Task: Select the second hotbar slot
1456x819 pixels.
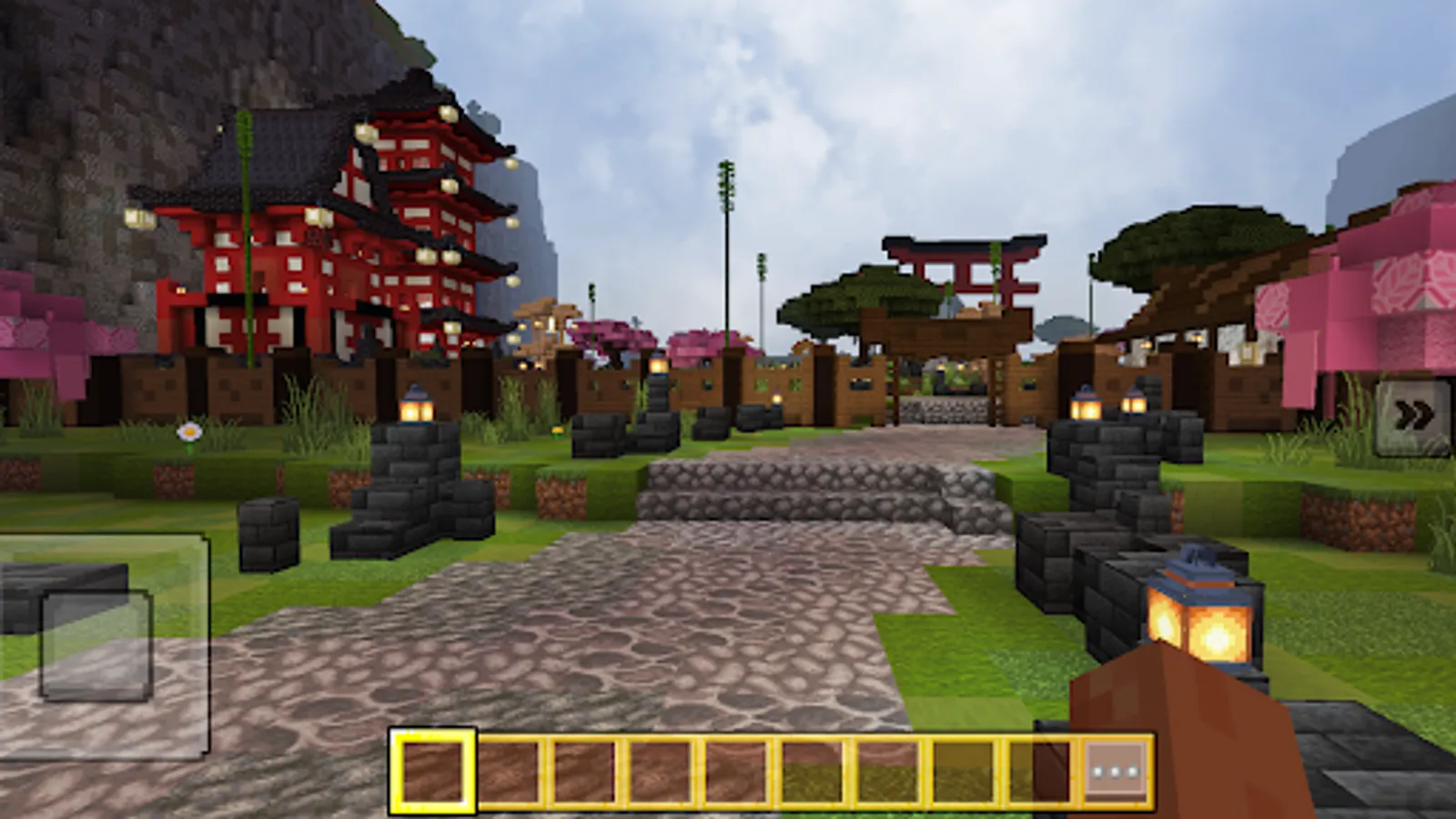Action: click(x=510, y=772)
